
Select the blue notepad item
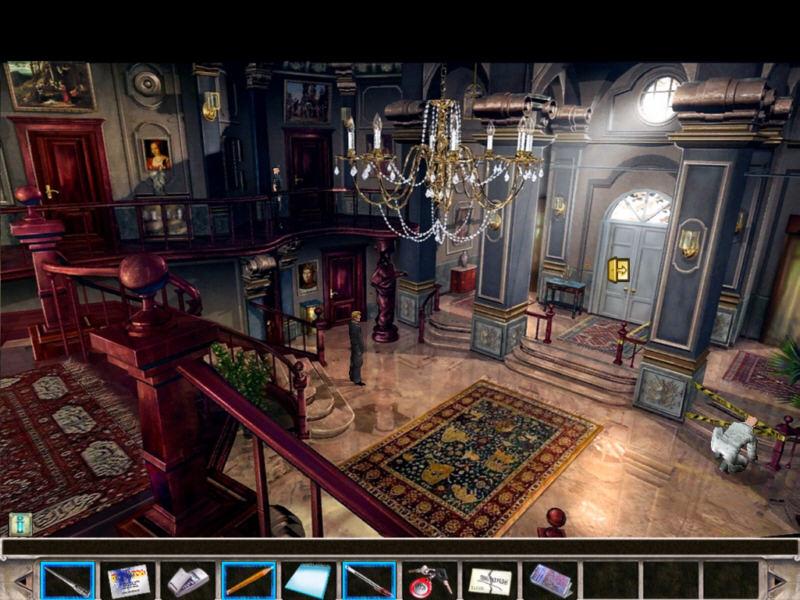click(308, 580)
